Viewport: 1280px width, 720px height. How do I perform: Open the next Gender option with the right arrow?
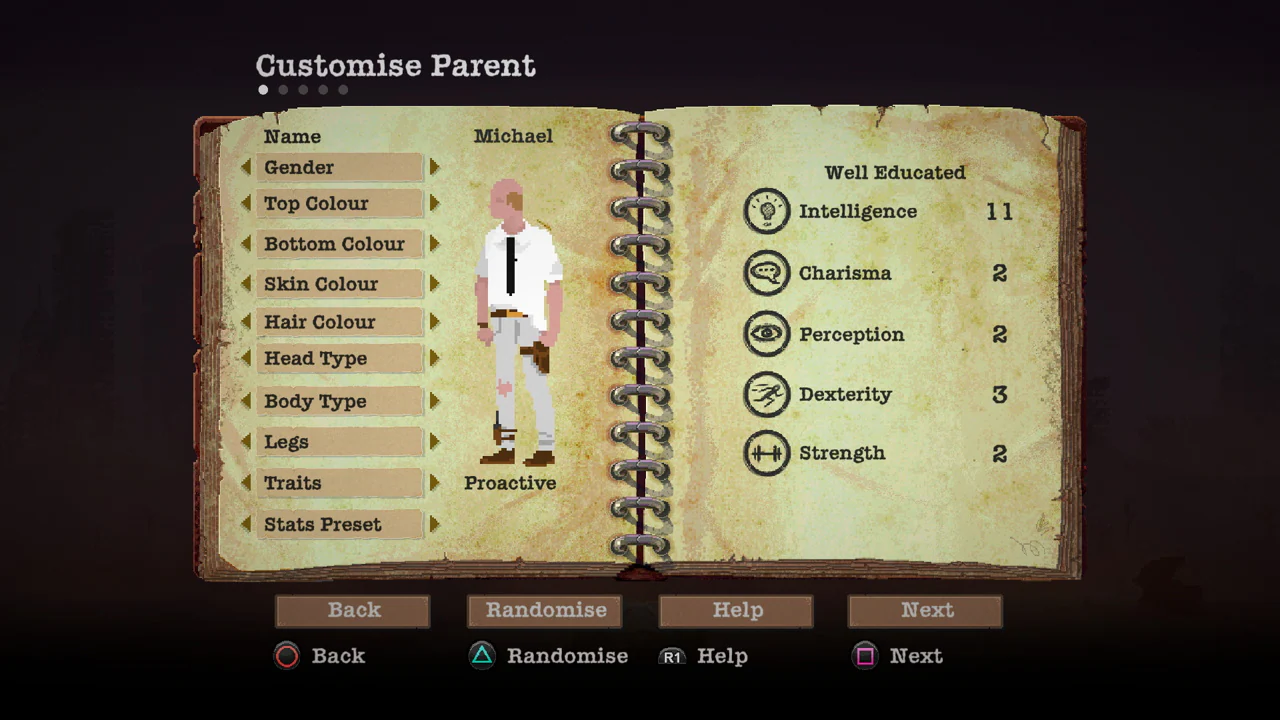(x=434, y=167)
